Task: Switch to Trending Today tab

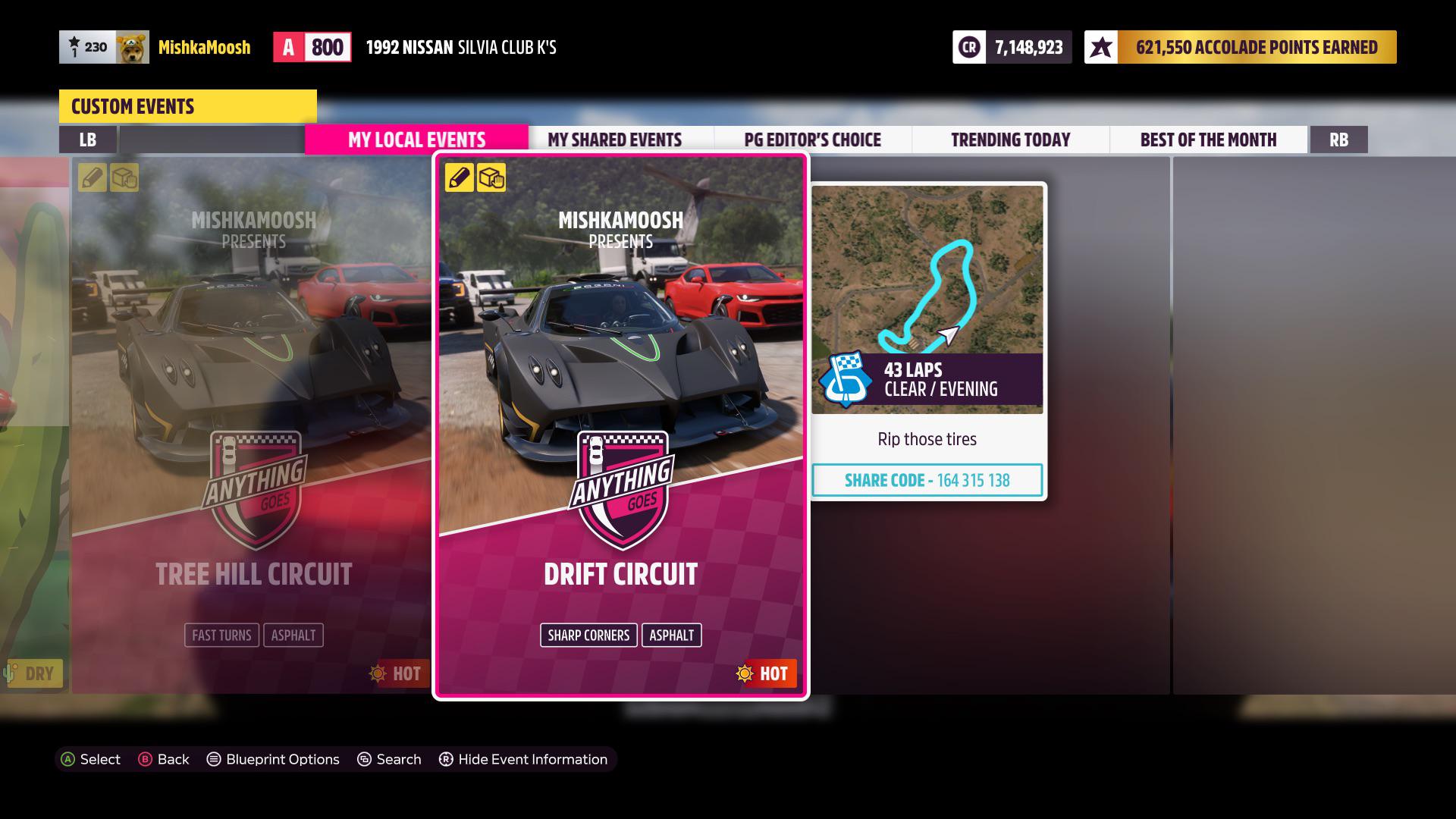Action: tap(1010, 140)
